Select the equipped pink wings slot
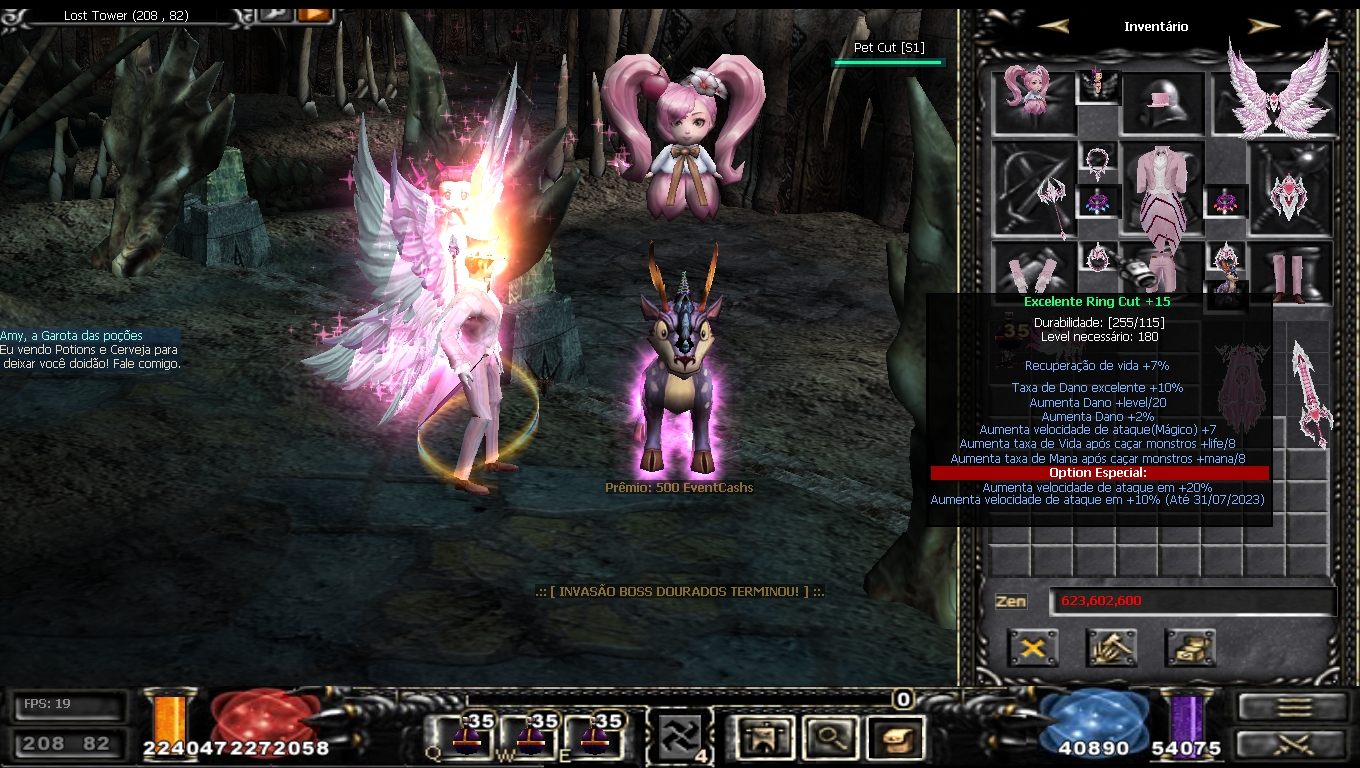The width and height of the screenshot is (1360, 768). tap(1276, 100)
